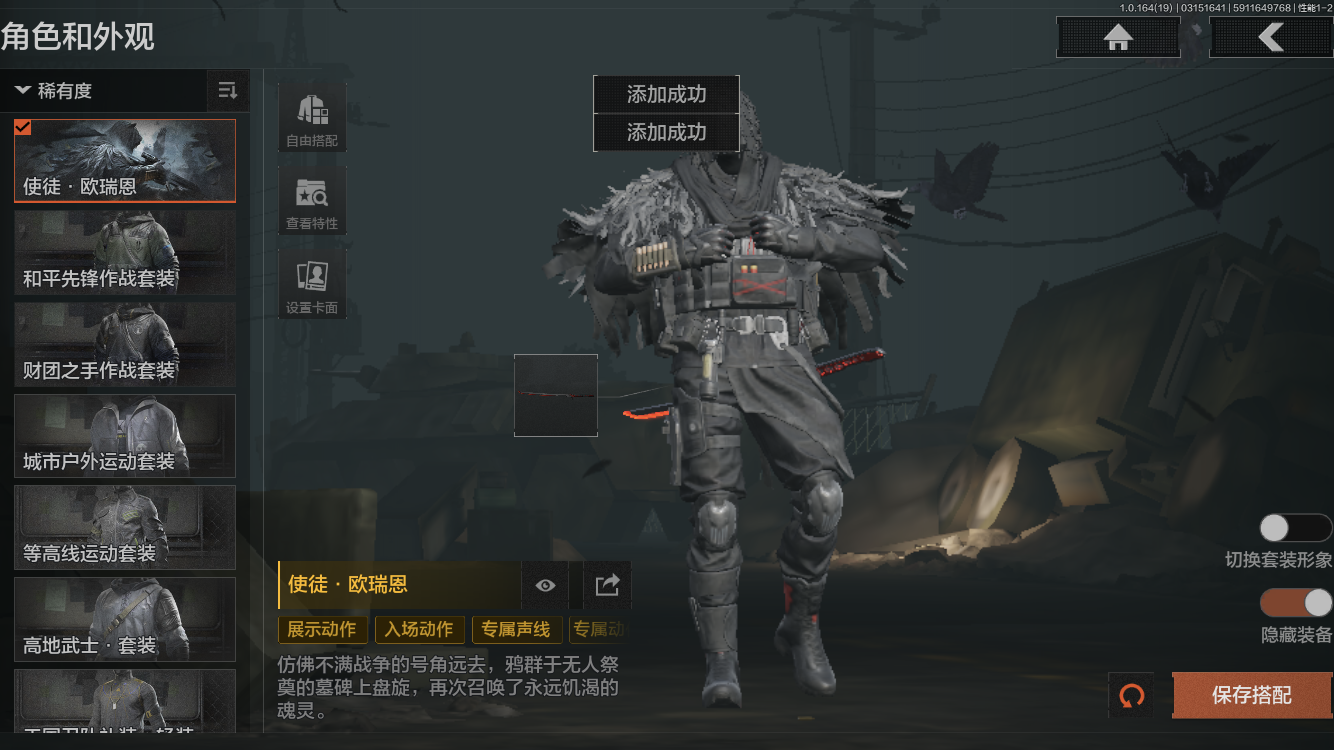
Task: Open the 自由搭配 free outfit mixing tool
Action: [x=311, y=118]
